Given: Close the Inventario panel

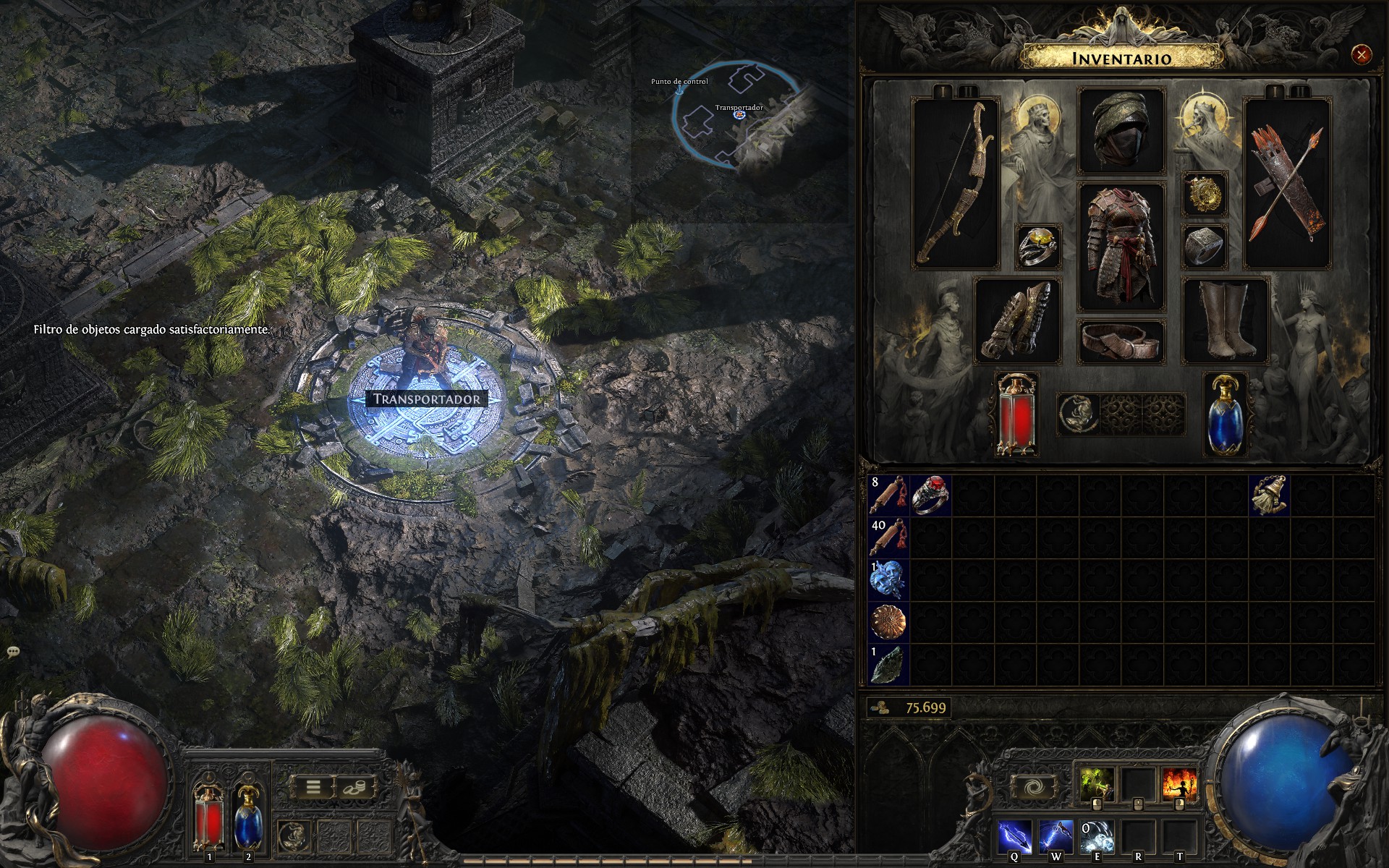Looking at the screenshot, I should point(1361,54).
